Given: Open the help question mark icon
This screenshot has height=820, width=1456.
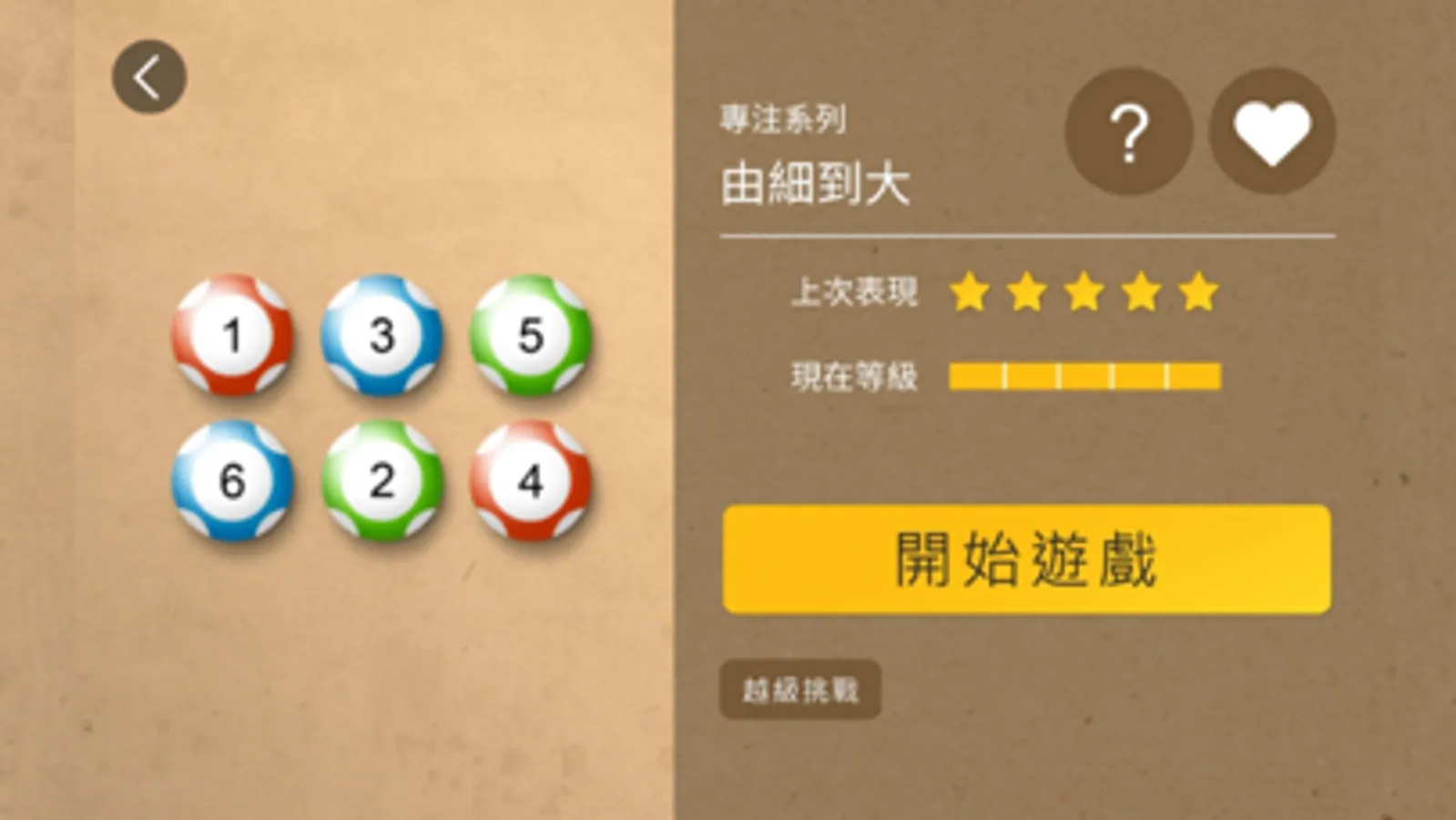Looking at the screenshot, I should point(1129,132).
